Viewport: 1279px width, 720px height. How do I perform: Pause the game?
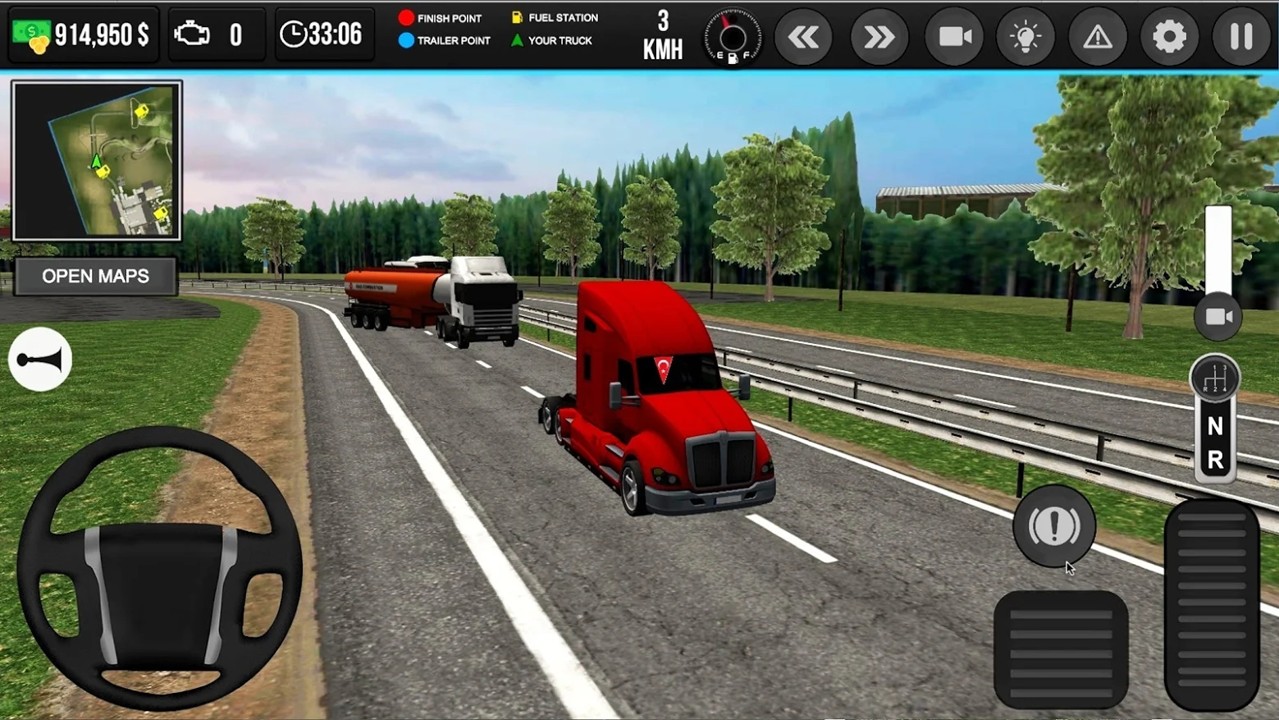click(x=1241, y=37)
